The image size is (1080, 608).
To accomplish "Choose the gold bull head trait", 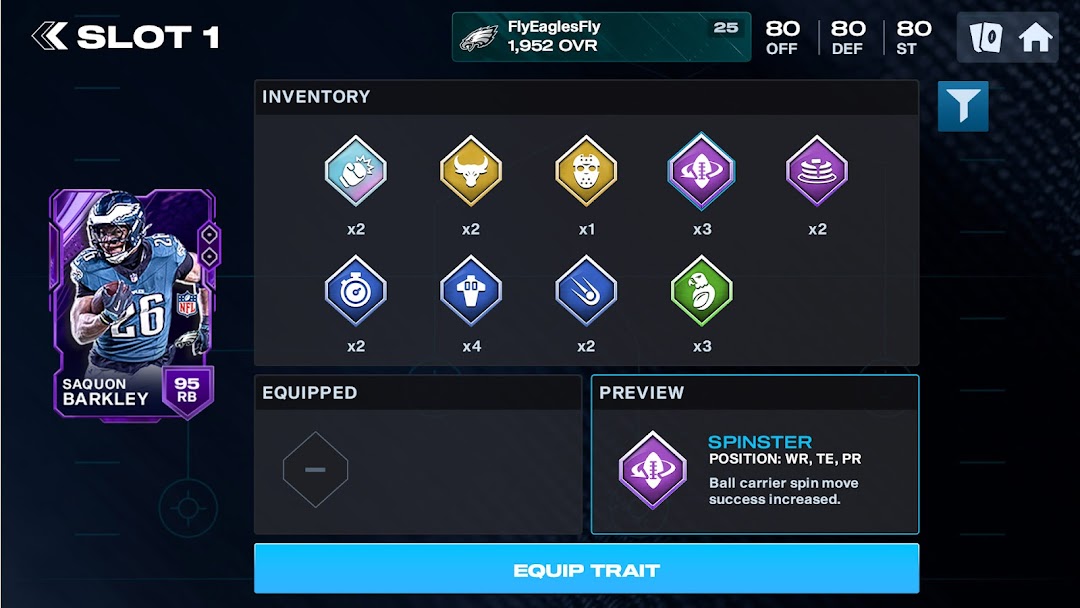I will point(471,171).
